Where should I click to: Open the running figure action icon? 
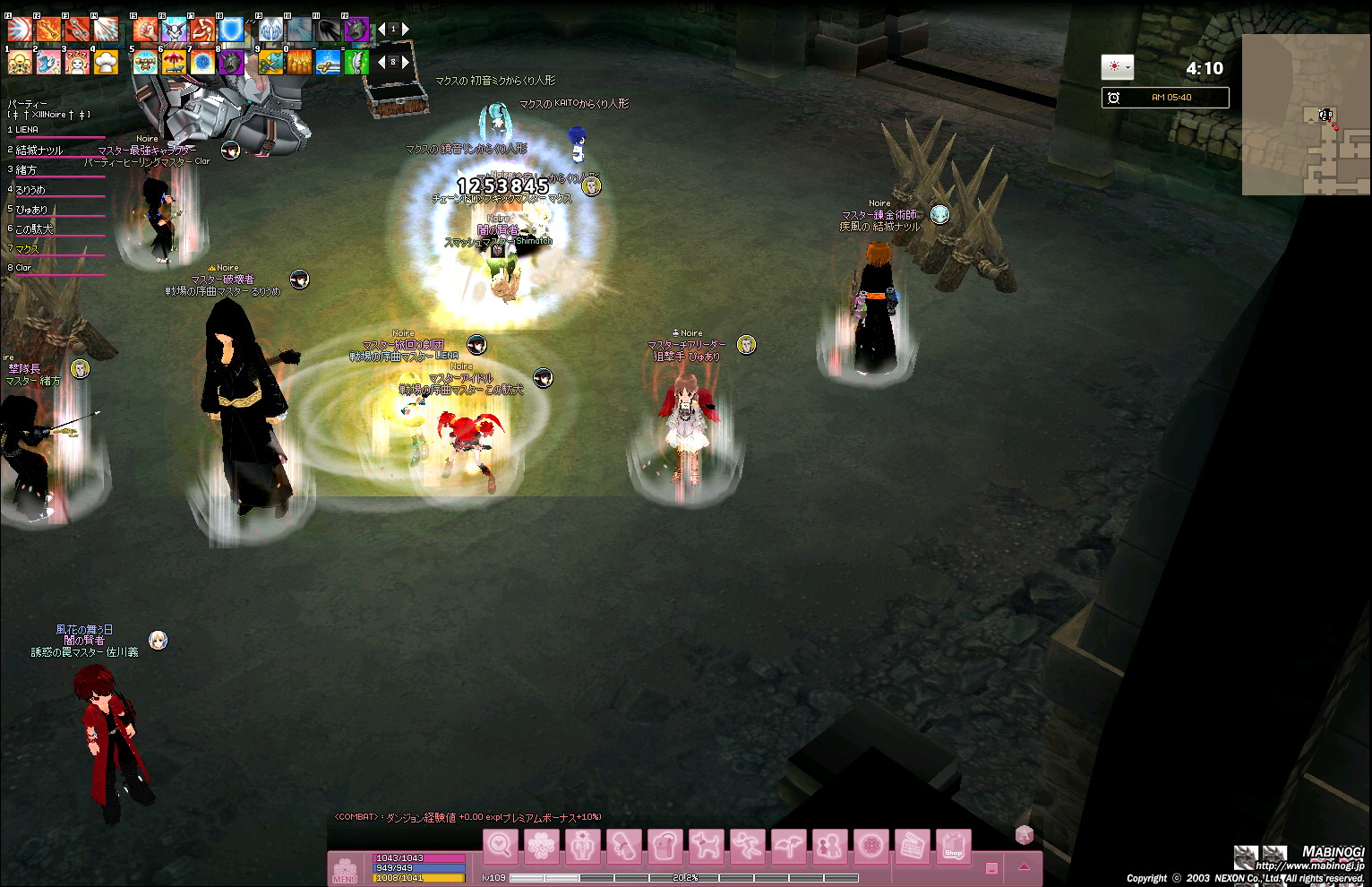pos(746,846)
